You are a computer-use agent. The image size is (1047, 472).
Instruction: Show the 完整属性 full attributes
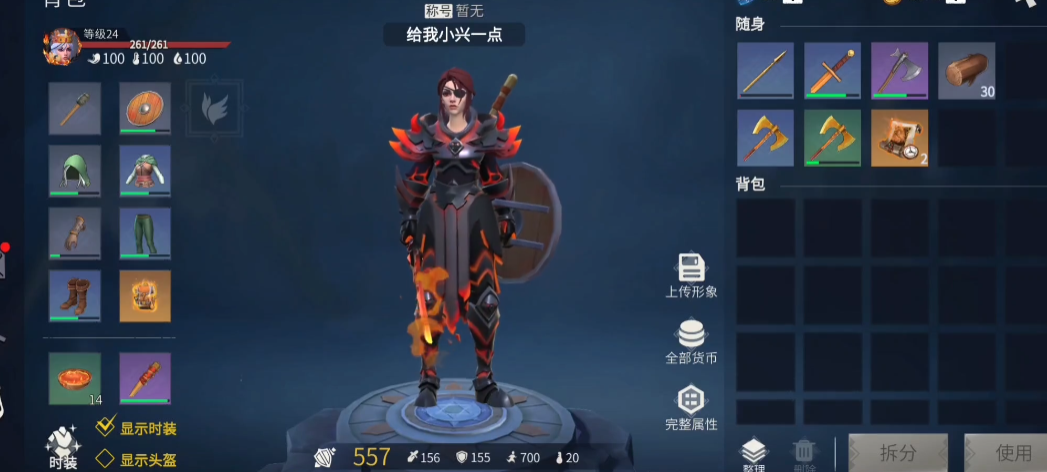[691, 407]
